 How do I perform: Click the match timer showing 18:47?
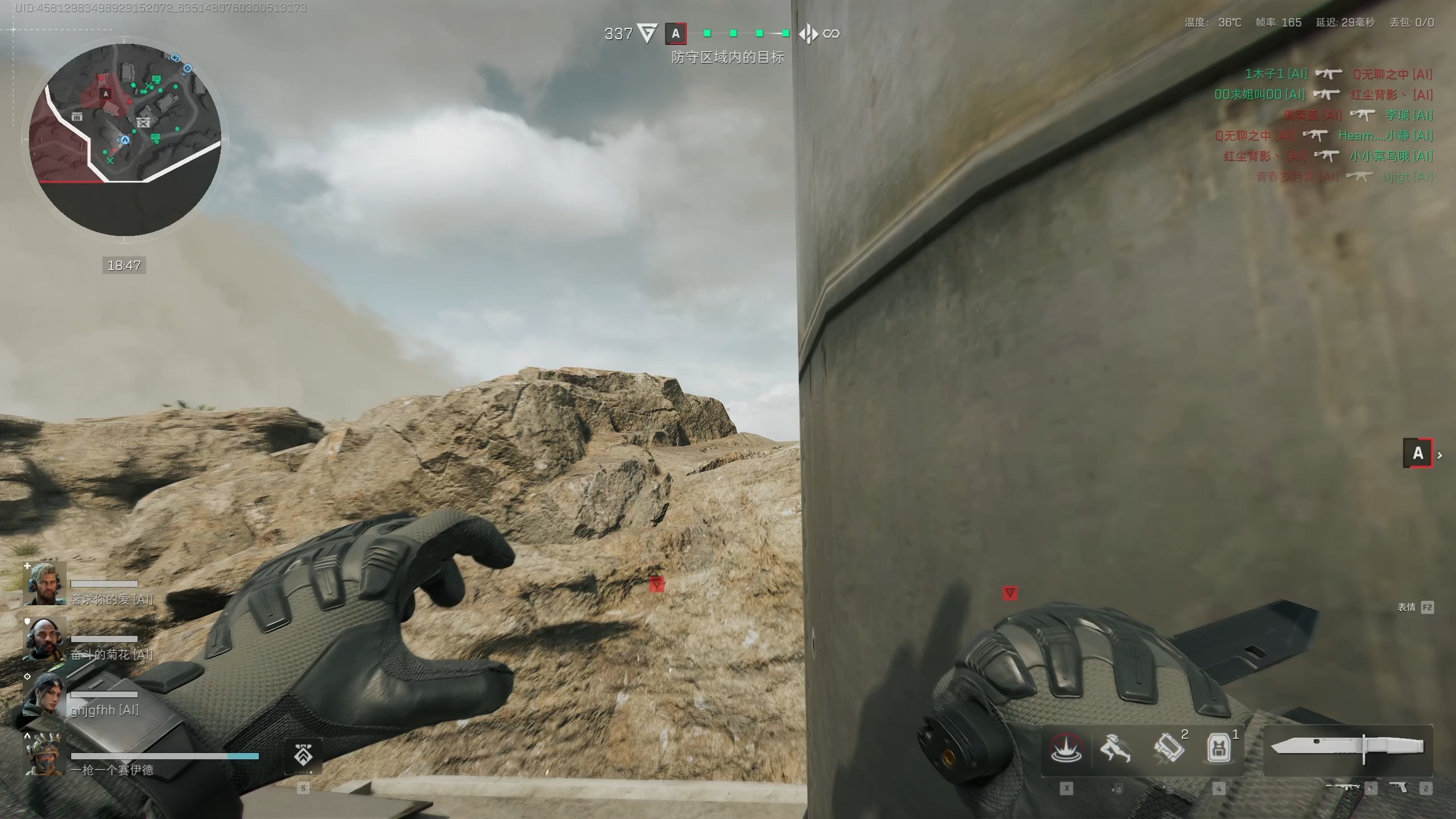coord(124,264)
